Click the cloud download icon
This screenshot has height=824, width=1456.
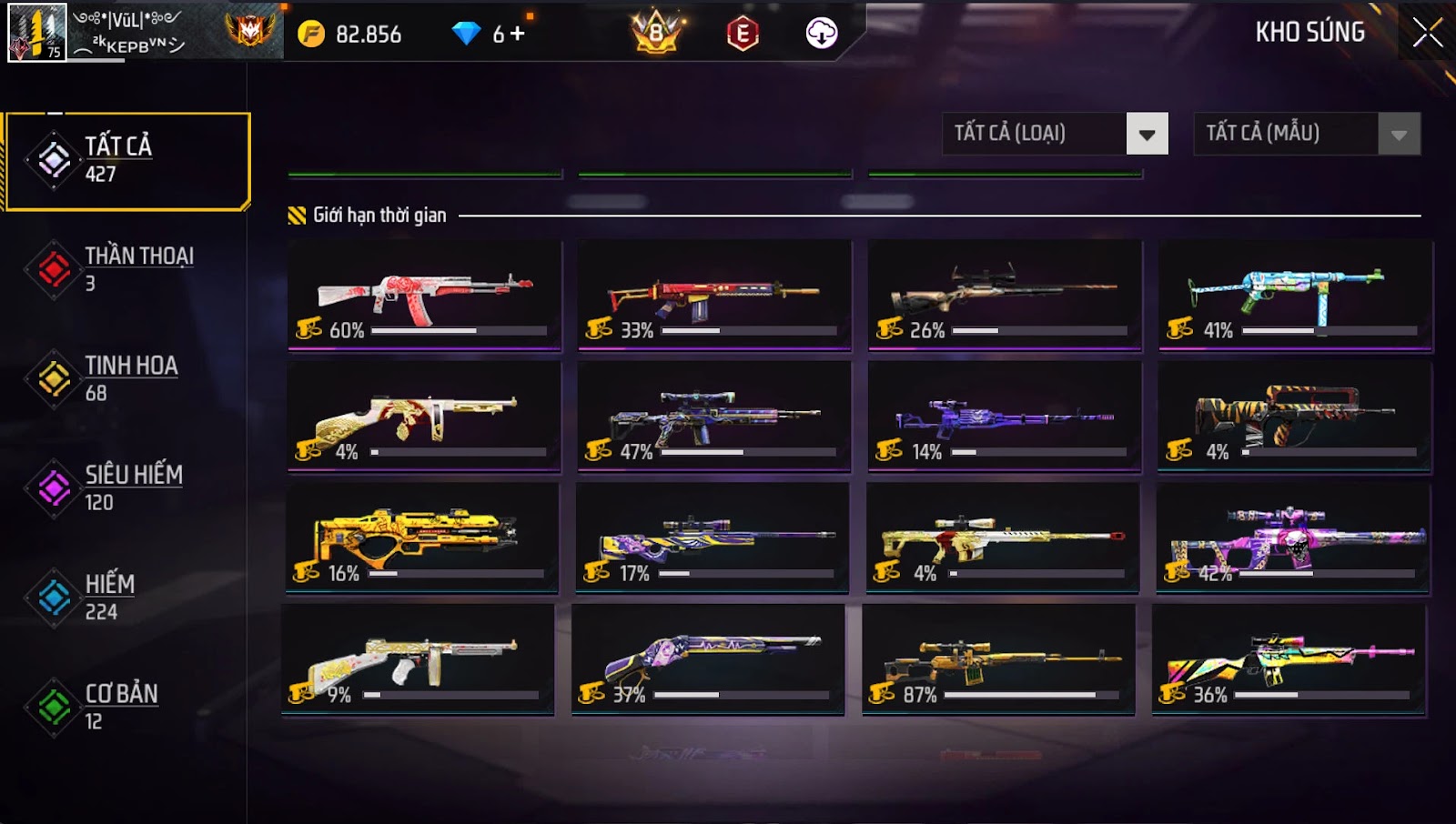coord(821,34)
